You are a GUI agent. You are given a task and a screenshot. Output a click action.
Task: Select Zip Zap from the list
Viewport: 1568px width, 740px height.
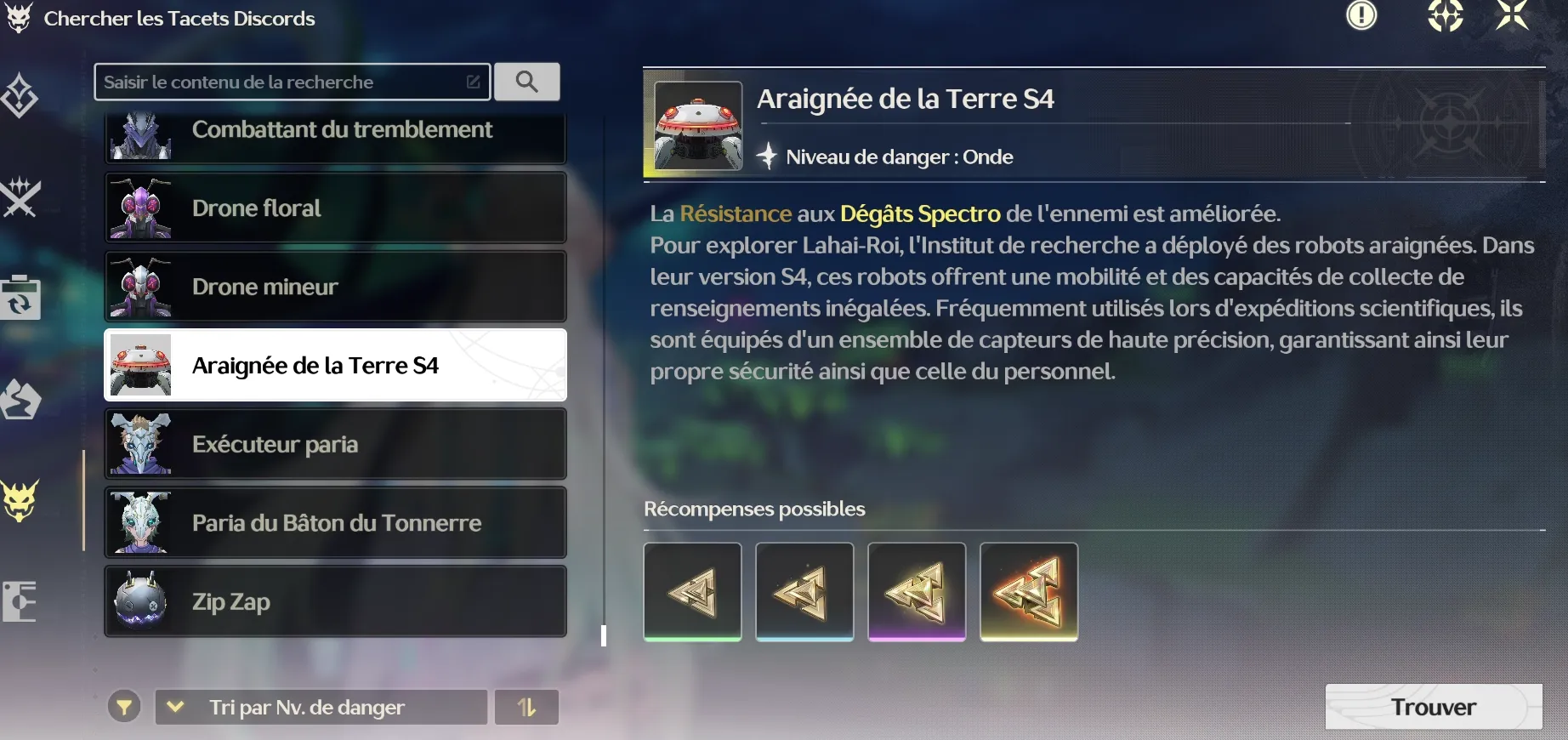click(x=335, y=601)
